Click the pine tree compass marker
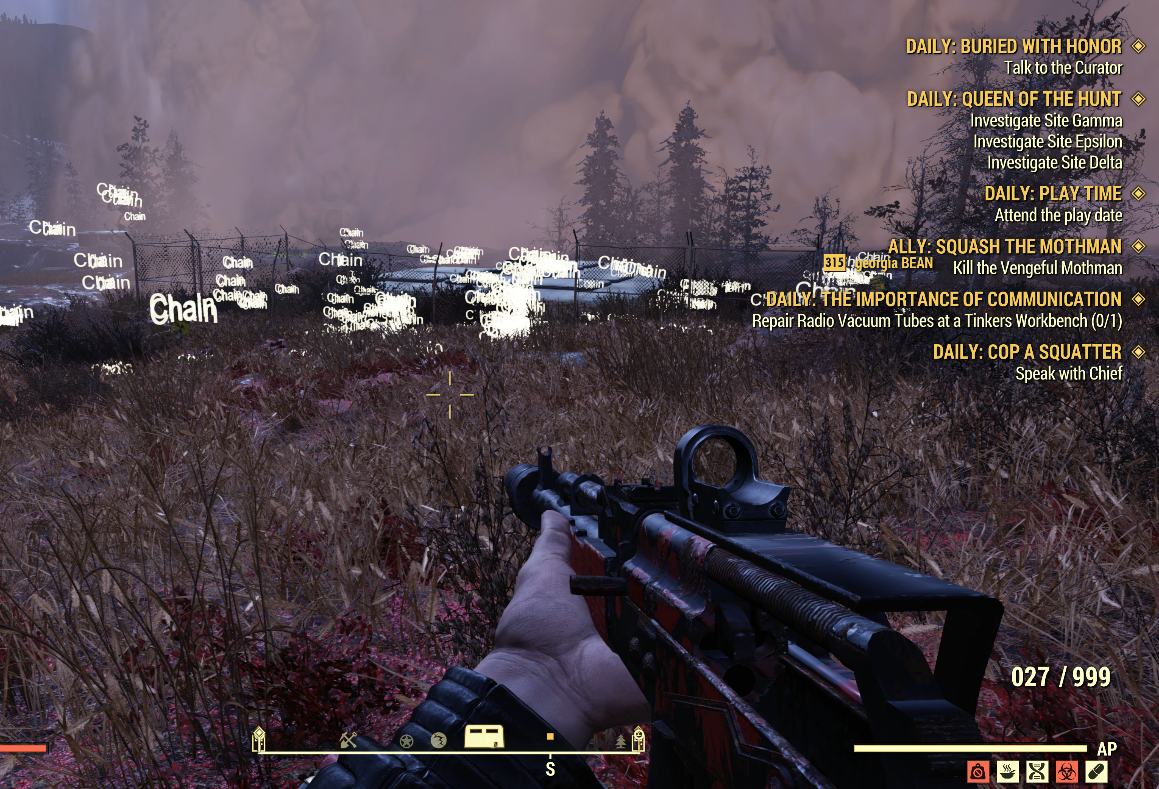Viewport: 1159px width, 789px height. (x=621, y=741)
